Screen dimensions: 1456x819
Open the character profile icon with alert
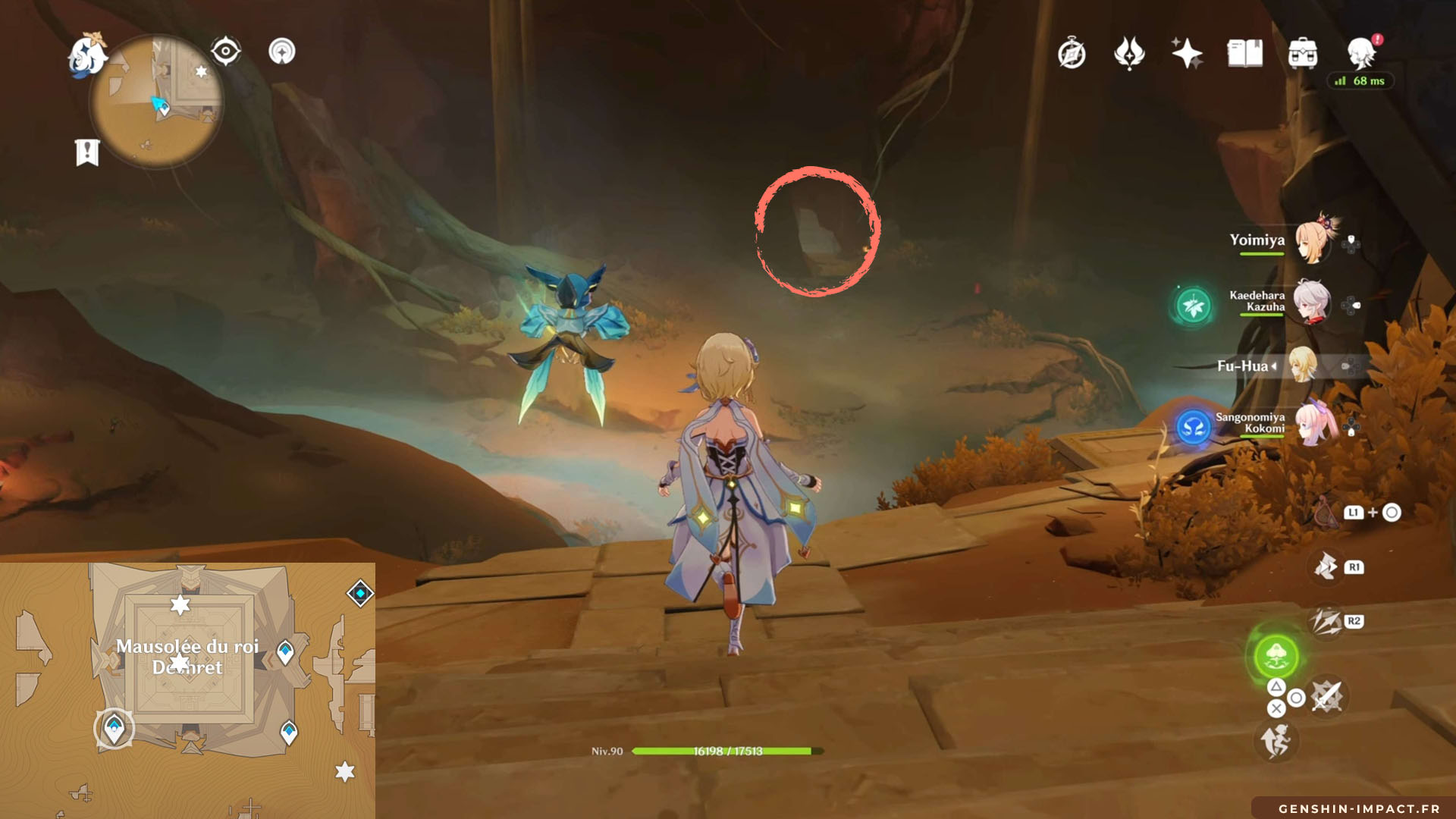1362,53
